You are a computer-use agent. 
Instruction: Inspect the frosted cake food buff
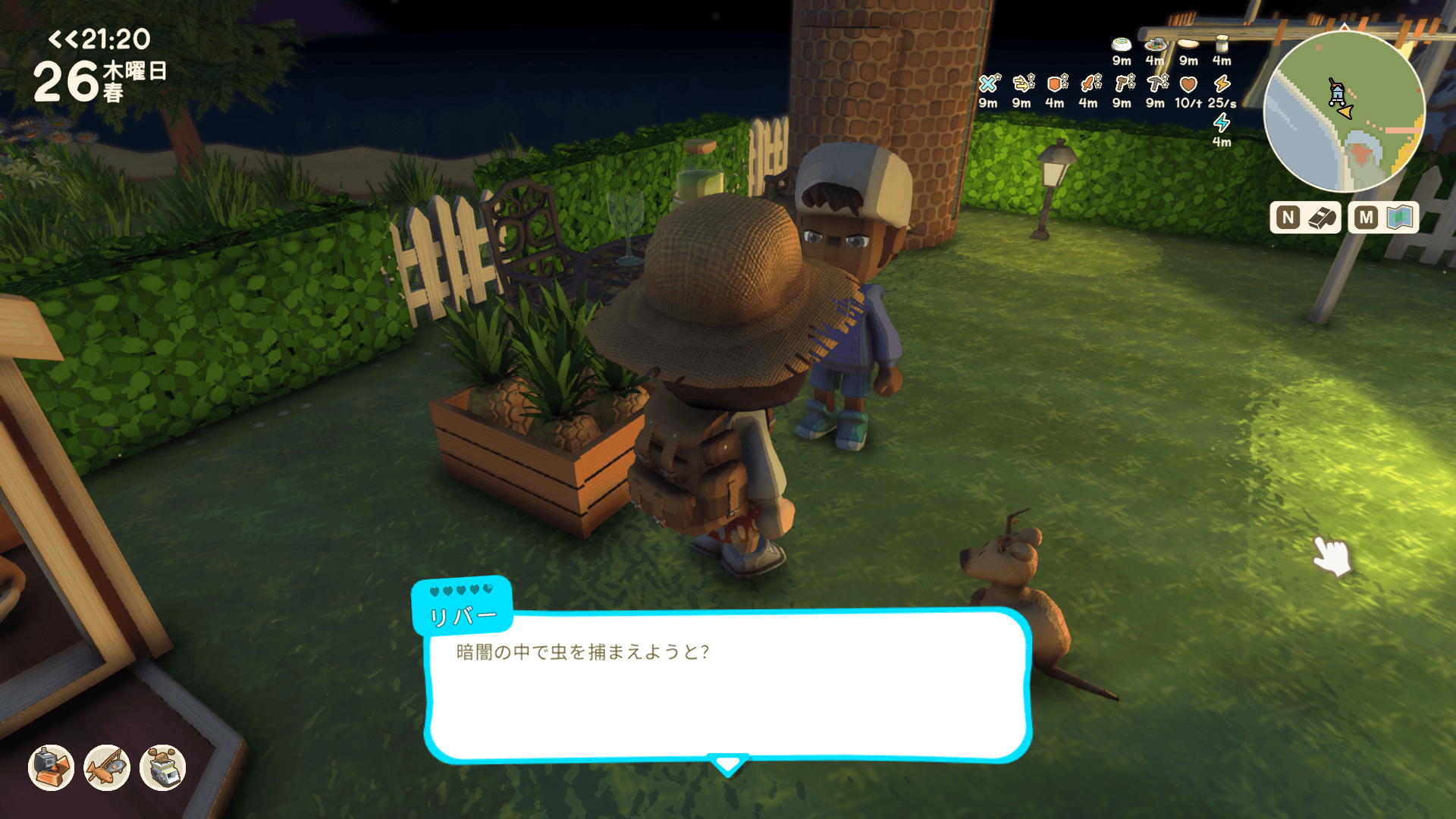(x=1121, y=45)
